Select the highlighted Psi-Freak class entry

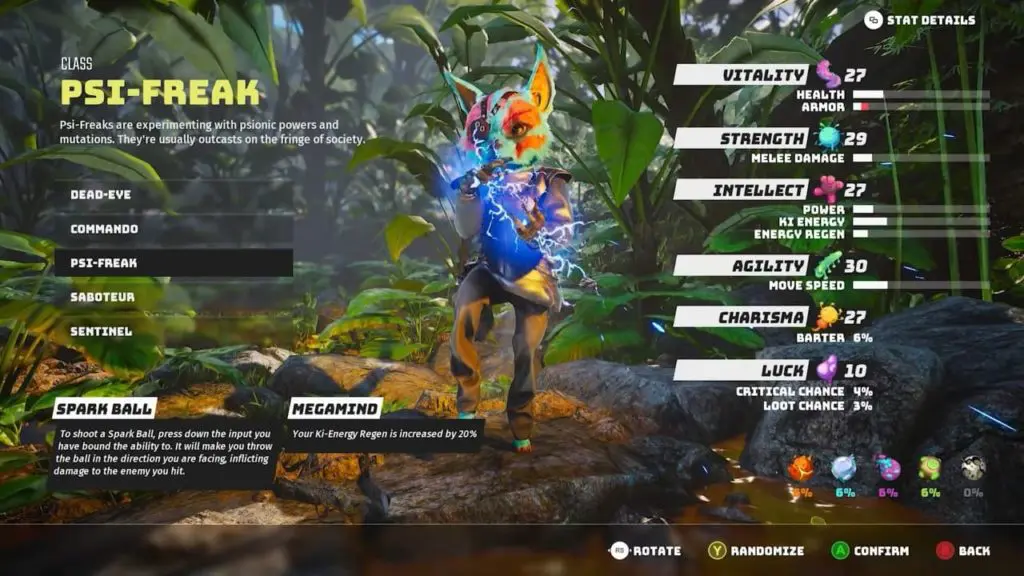pos(104,263)
